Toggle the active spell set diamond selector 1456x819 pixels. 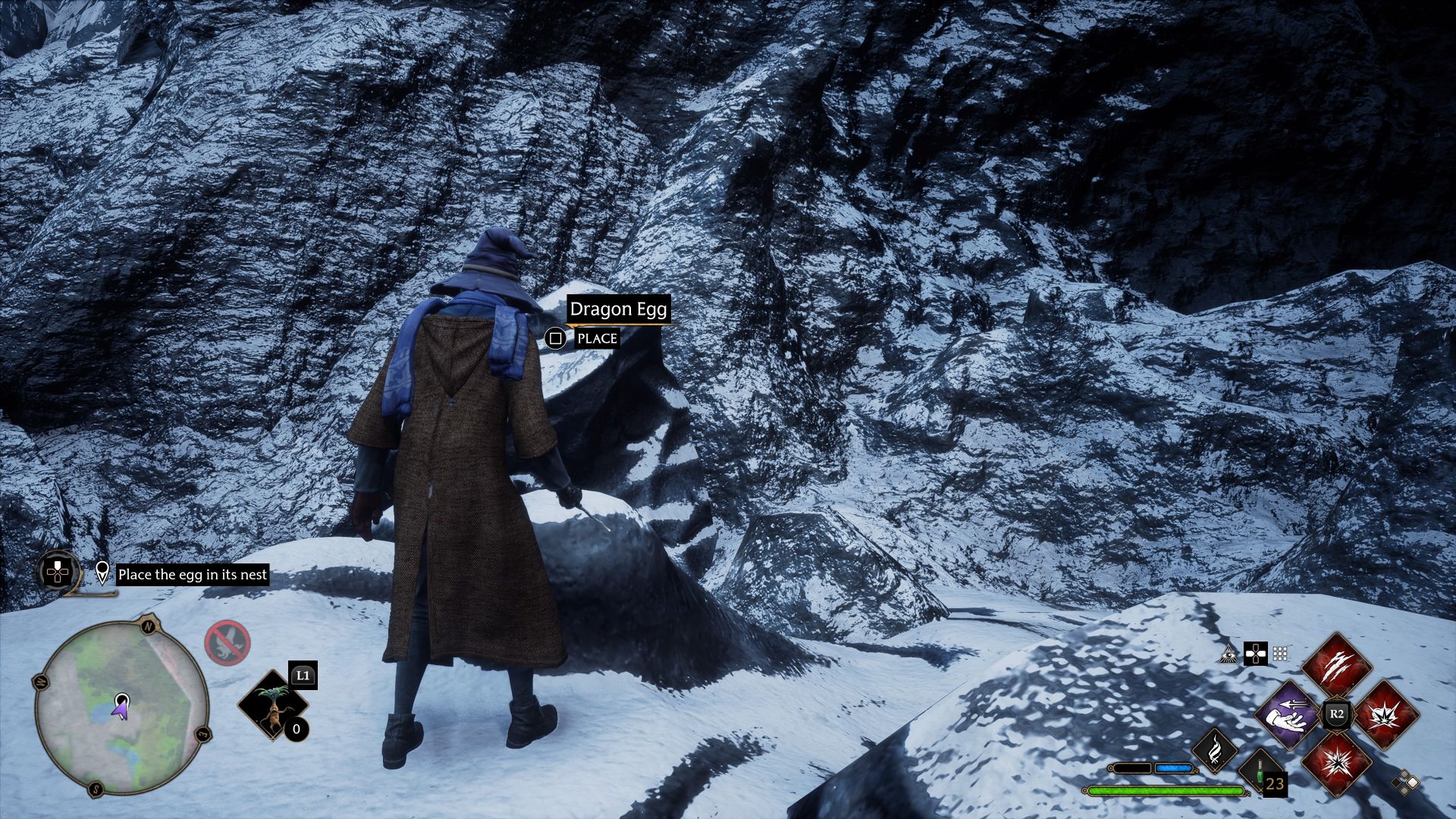pos(1404,783)
